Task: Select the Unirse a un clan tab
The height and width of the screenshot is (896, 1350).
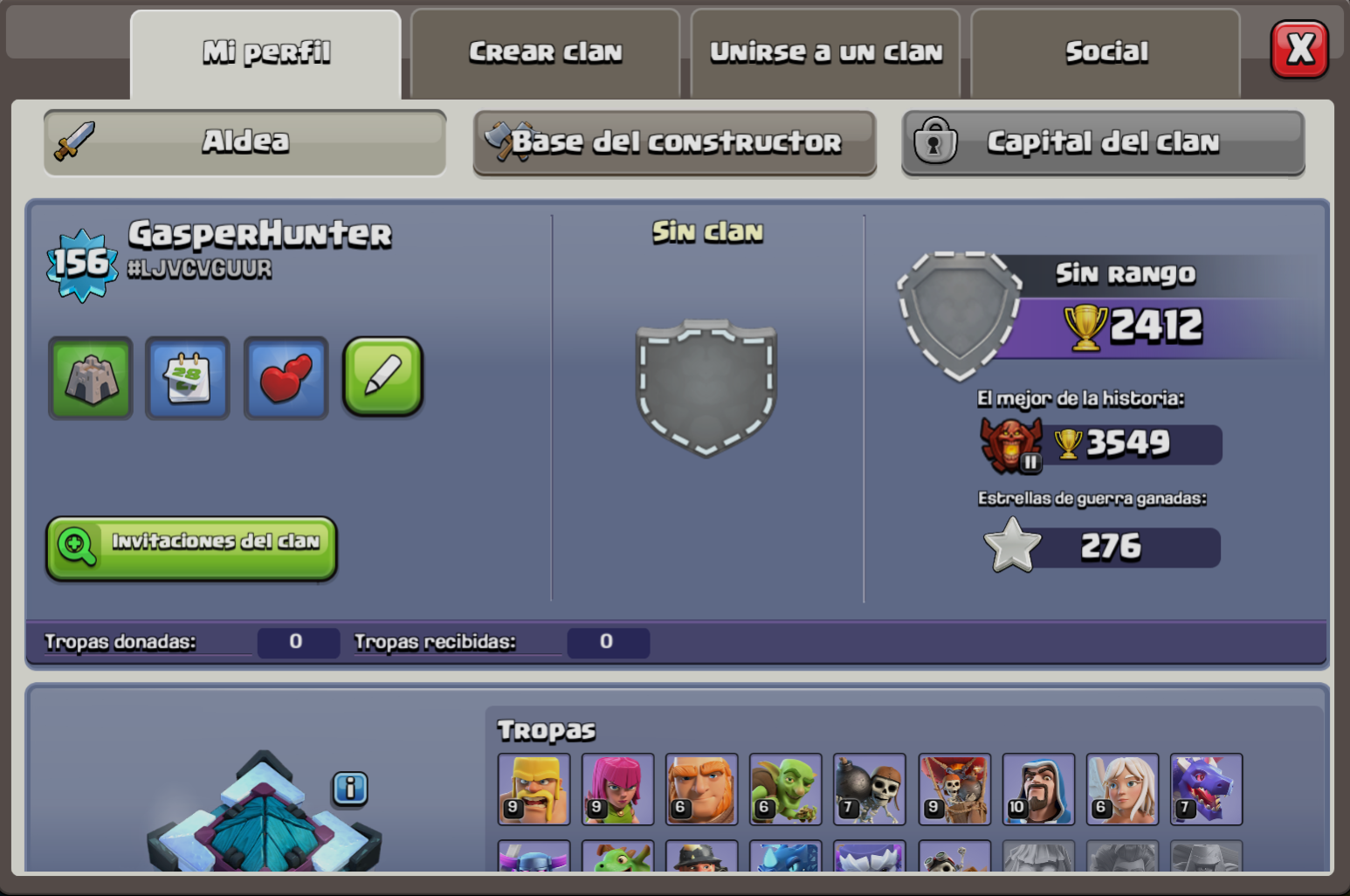Action: coord(826,52)
